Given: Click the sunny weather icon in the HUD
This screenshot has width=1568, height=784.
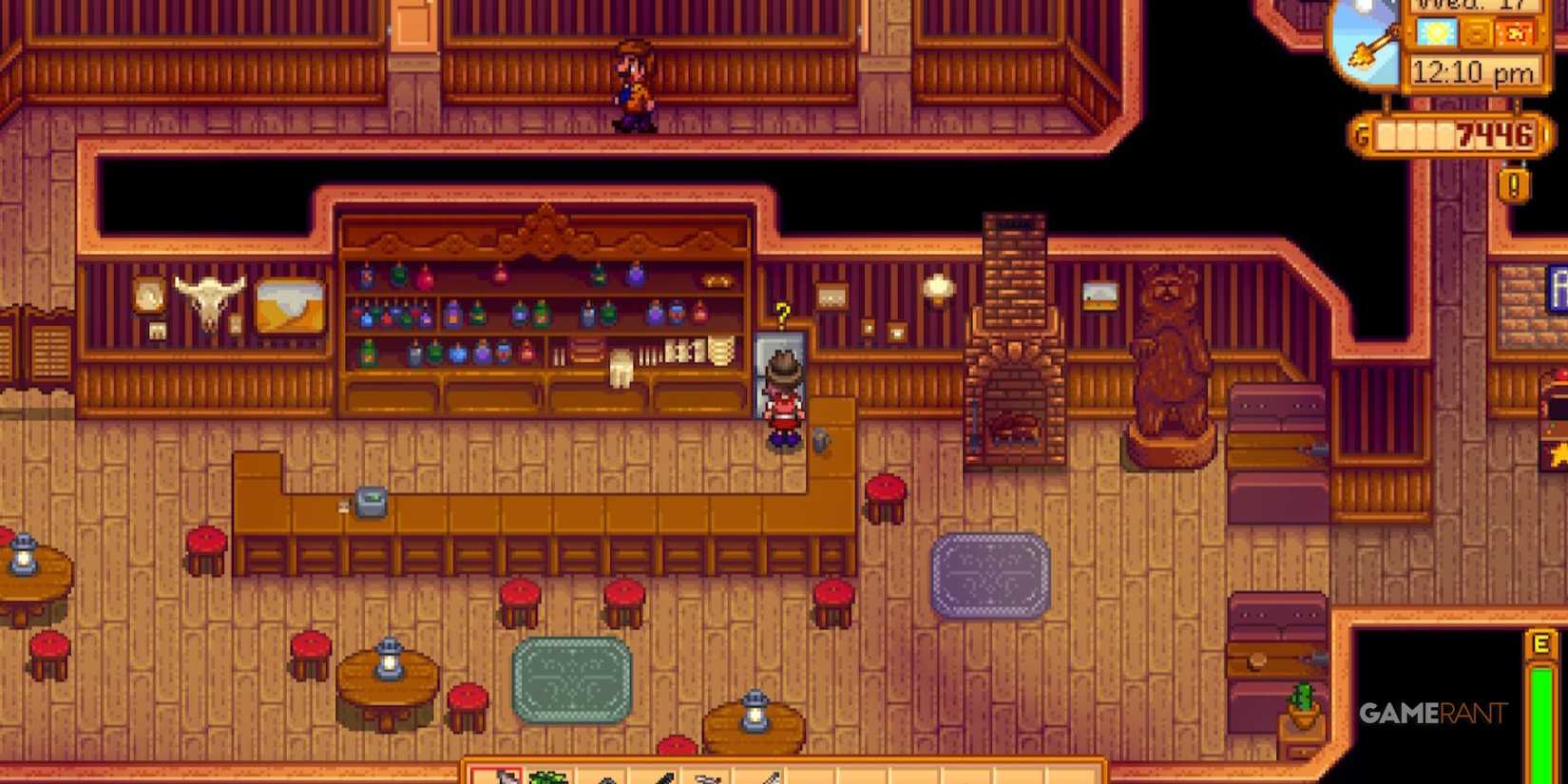Looking at the screenshot, I should [1437, 33].
